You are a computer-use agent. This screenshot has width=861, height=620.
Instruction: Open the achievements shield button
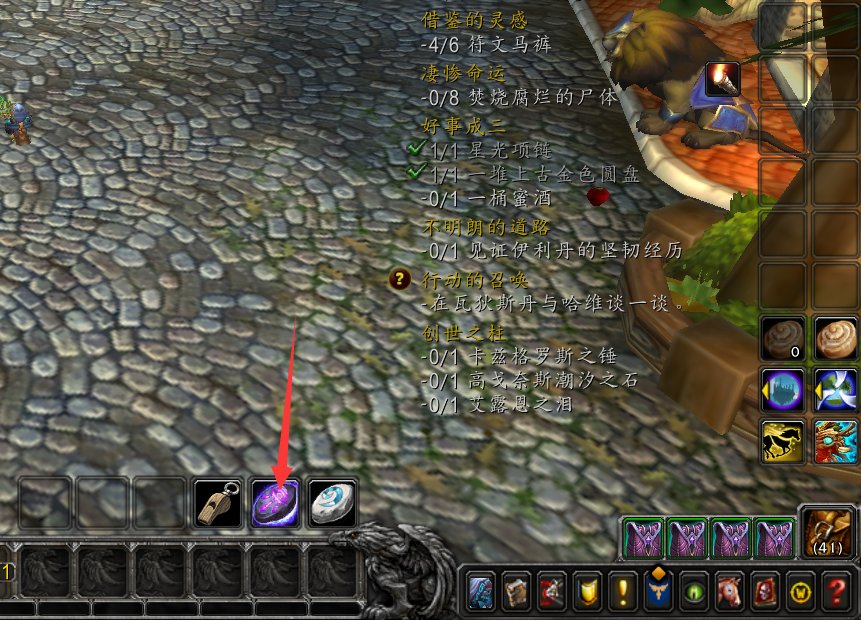coord(587,591)
